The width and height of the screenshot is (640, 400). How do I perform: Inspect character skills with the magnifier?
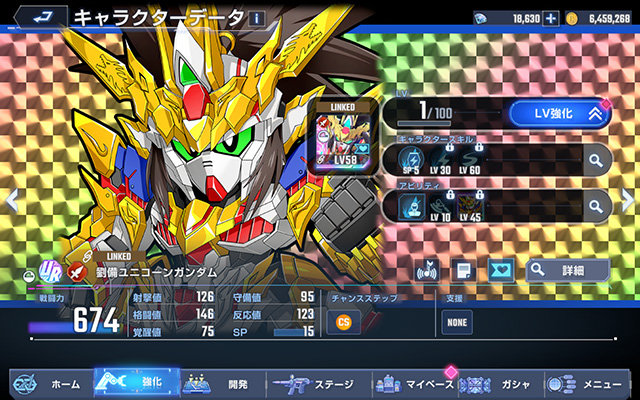(596, 160)
